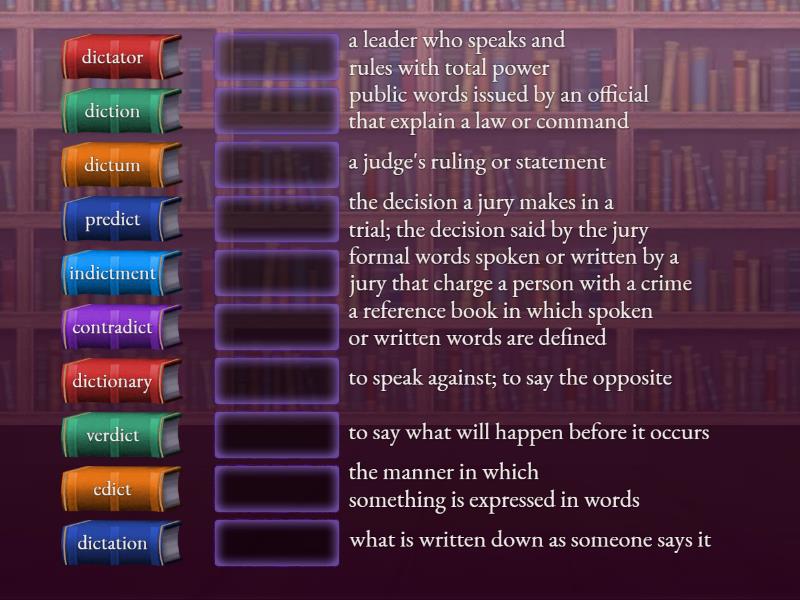Choose the slot for 'the manner in which' definition

coord(277,489)
